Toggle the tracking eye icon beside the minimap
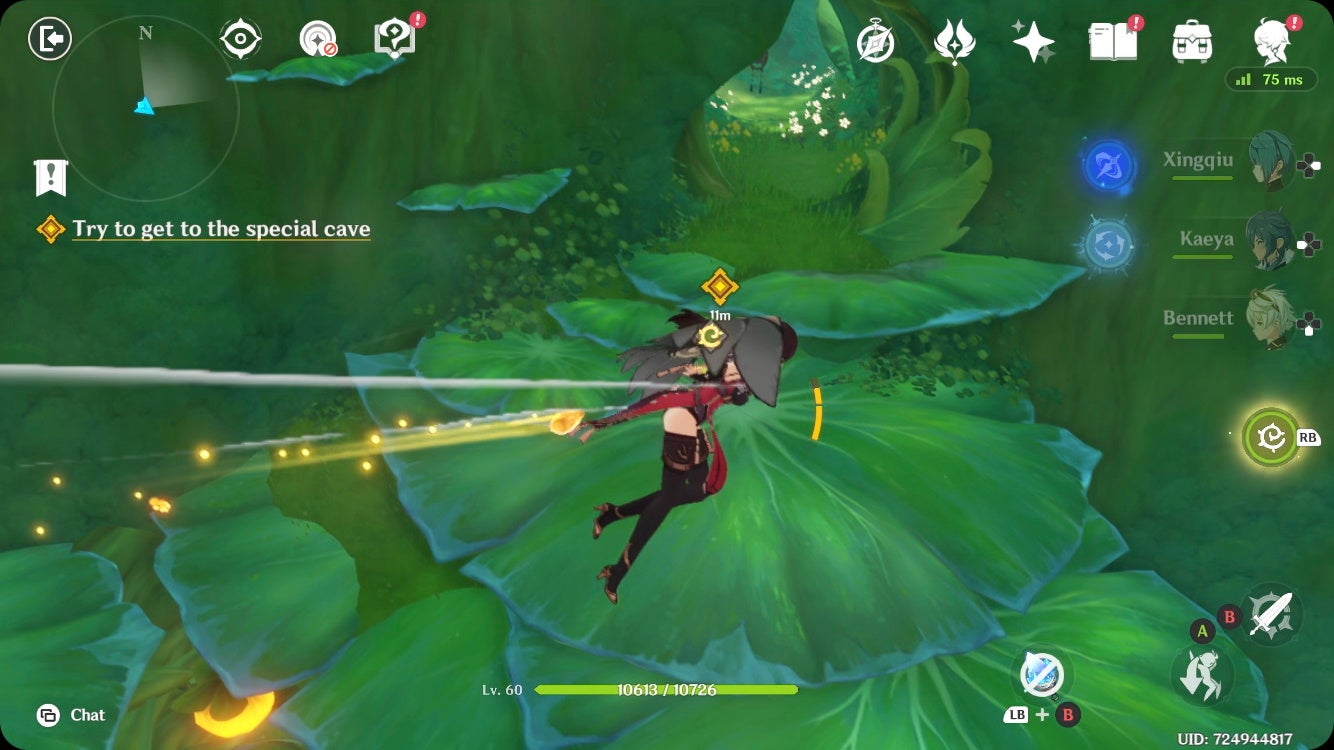 (x=240, y=39)
